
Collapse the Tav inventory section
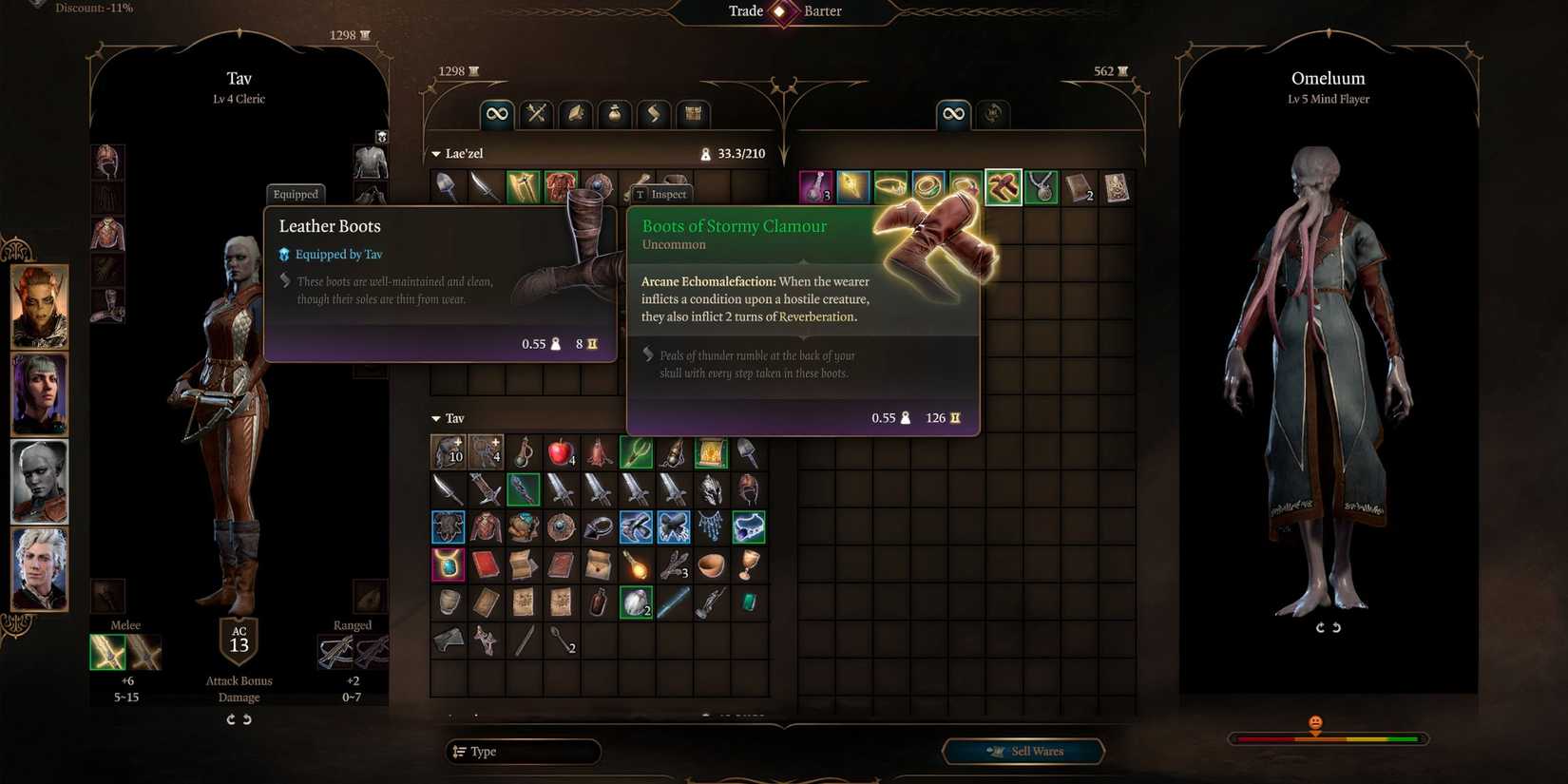pos(435,418)
